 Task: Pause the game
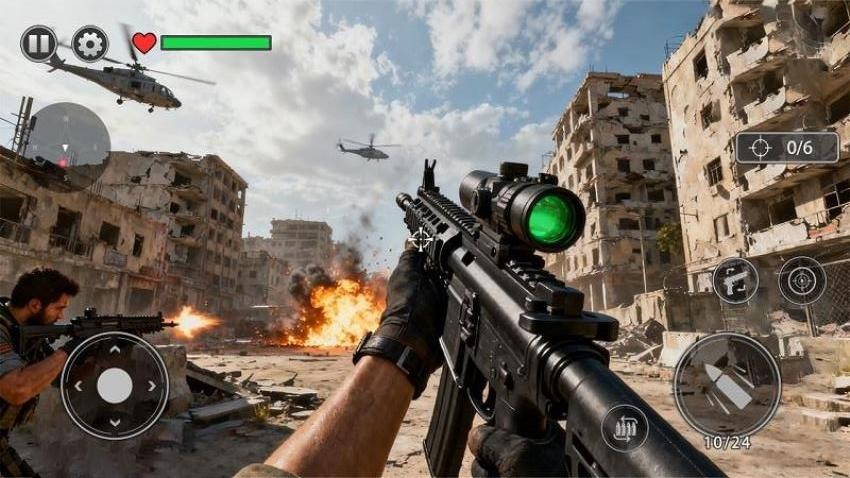pos(38,43)
